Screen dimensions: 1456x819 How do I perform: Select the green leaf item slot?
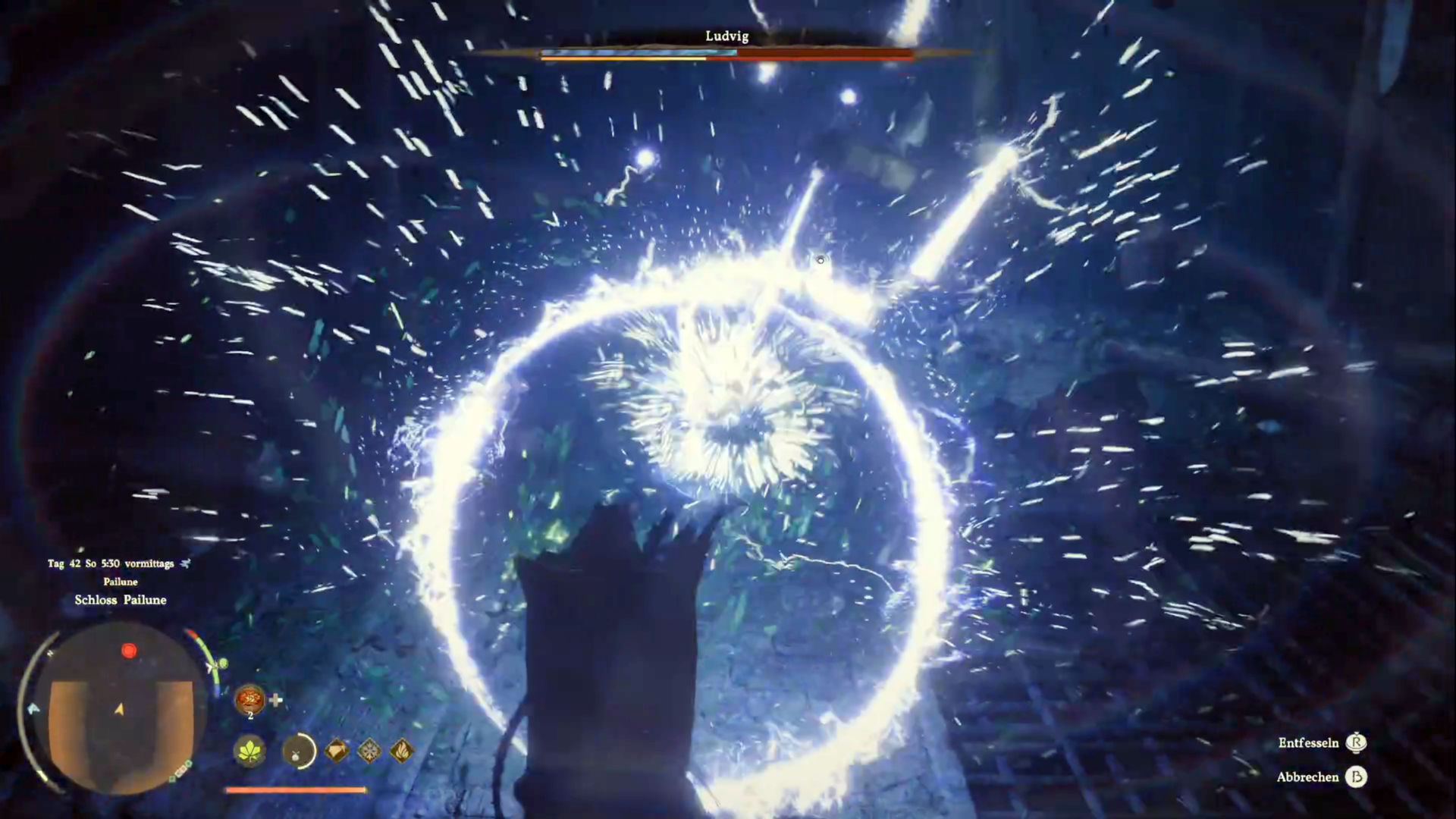pos(249,752)
